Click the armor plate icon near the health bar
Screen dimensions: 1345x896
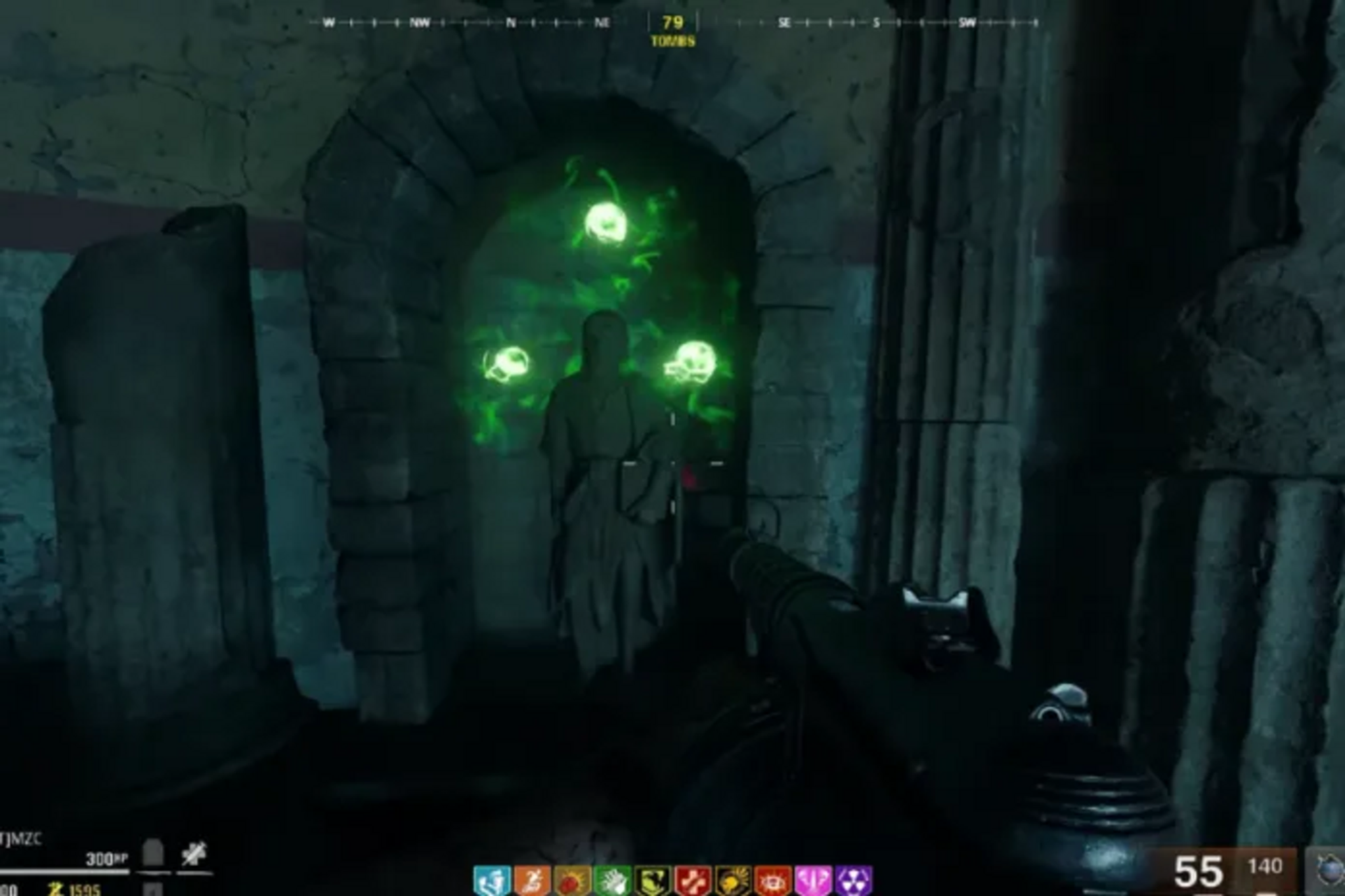pyautogui.click(x=152, y=853)
